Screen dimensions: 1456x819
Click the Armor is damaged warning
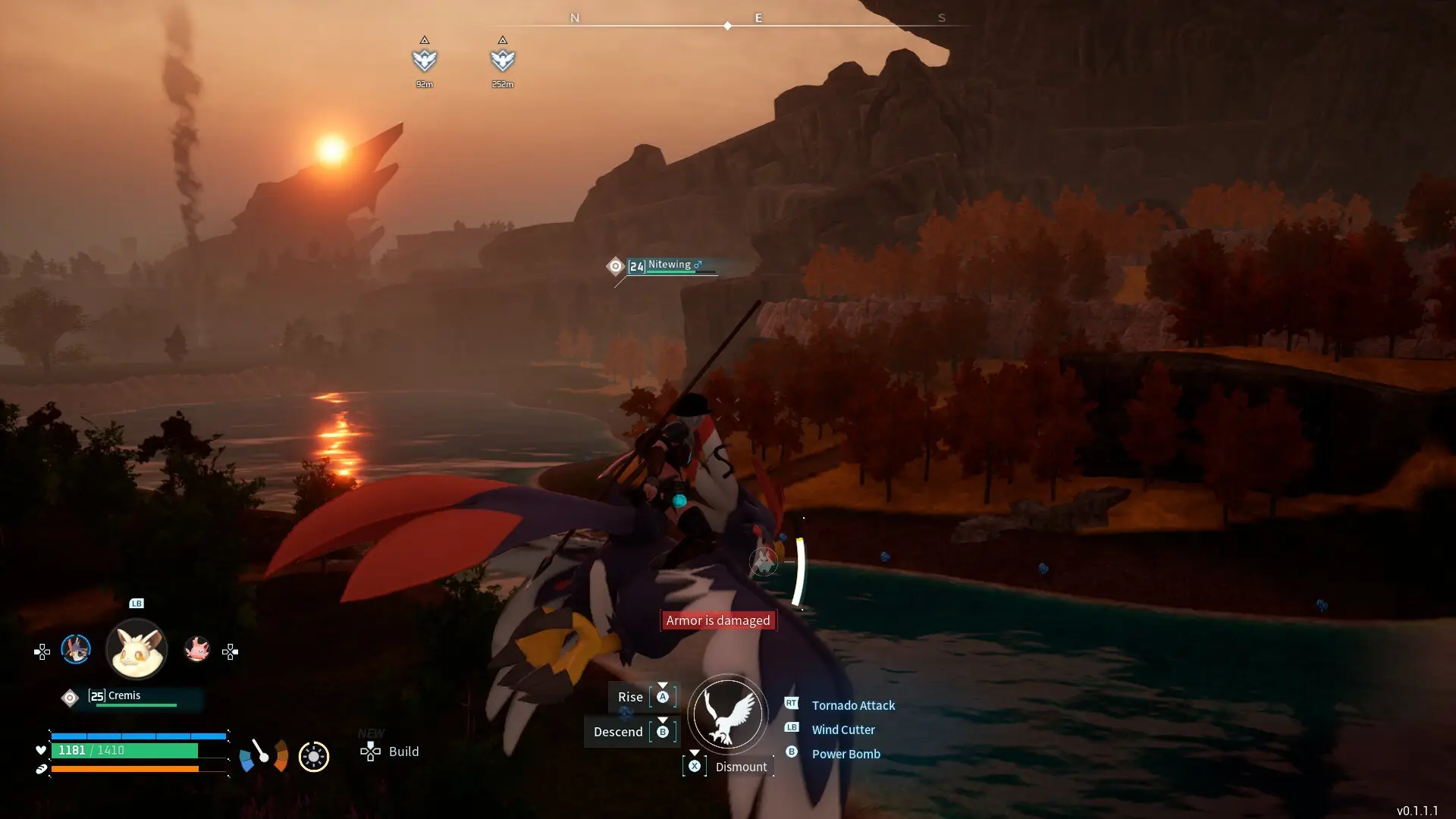(717, 620)
